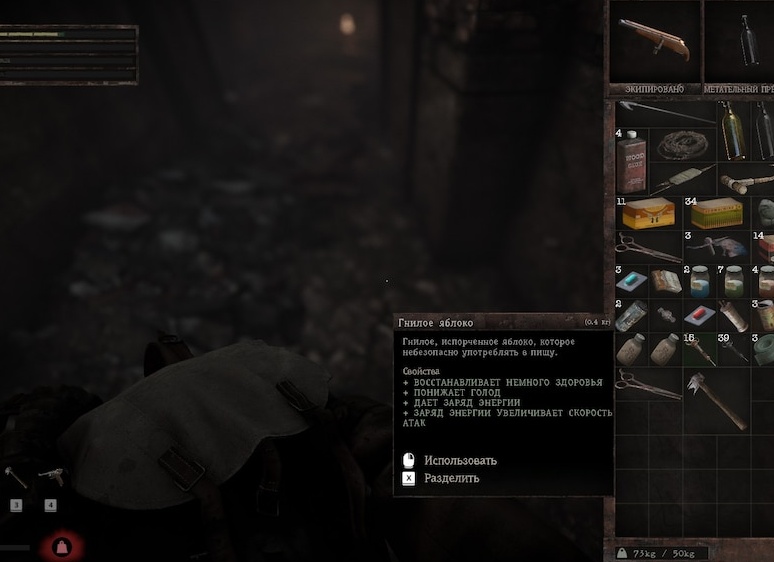Choose Разделить to split the stack
Screen dimensions: 774x562
point(451,479)
